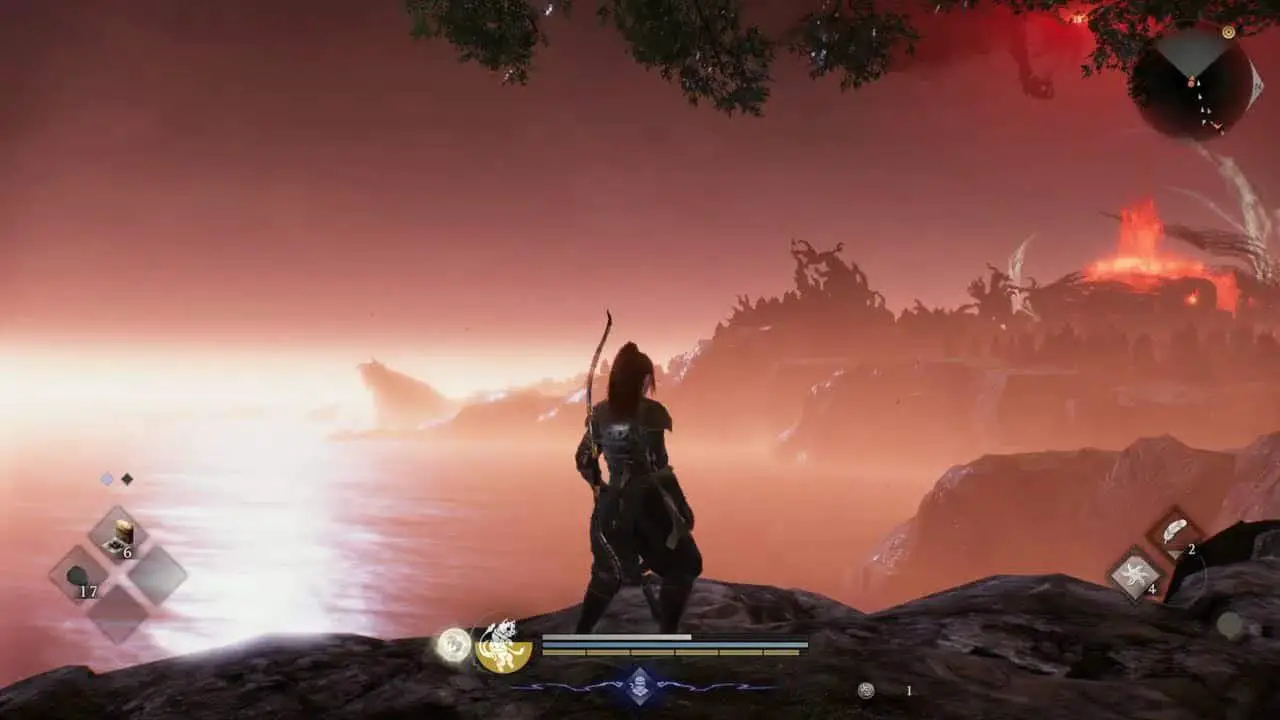1280x720 pixels.
Task: Use the elixir shortcut slot
Action: (x=119, y=535)
